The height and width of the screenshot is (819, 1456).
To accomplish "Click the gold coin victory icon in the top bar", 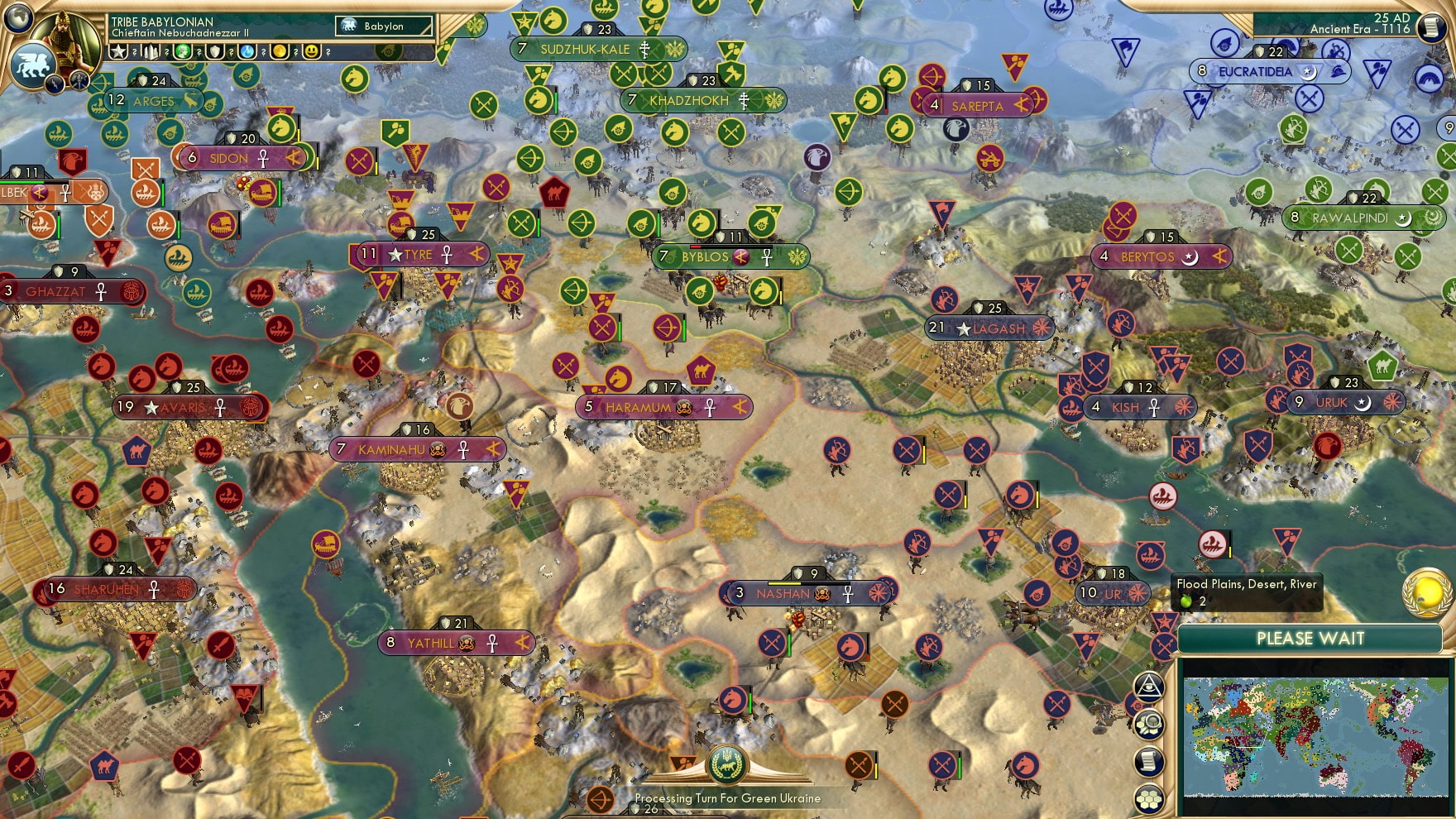I will click(x=279, y=51).
